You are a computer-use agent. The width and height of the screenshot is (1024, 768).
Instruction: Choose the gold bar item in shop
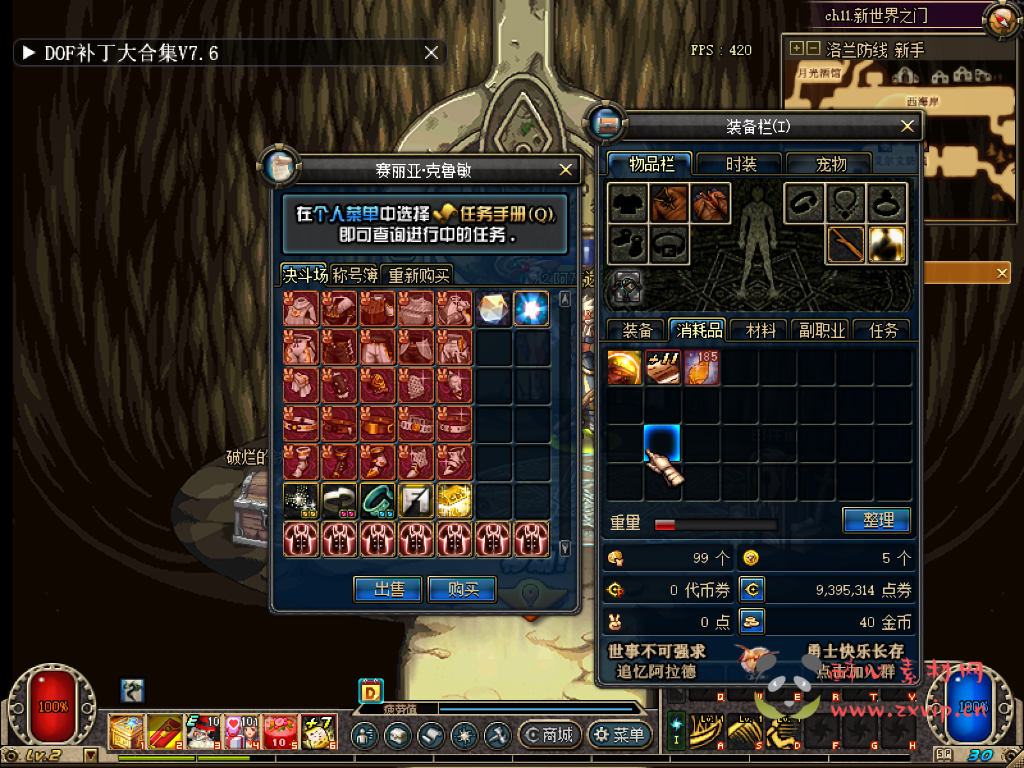coord(454,500)
